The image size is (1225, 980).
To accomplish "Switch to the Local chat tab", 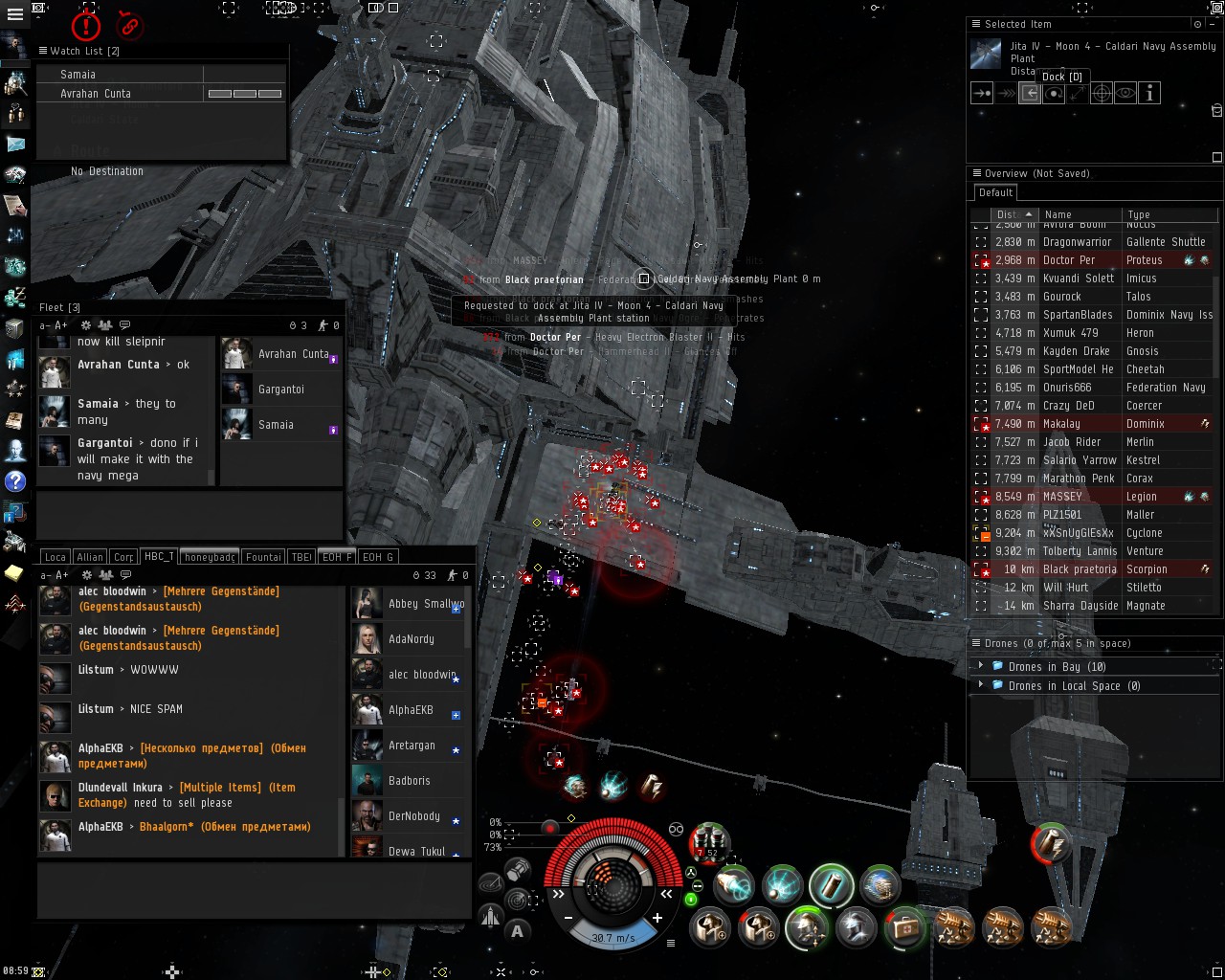I will click(x=56, y=557).
